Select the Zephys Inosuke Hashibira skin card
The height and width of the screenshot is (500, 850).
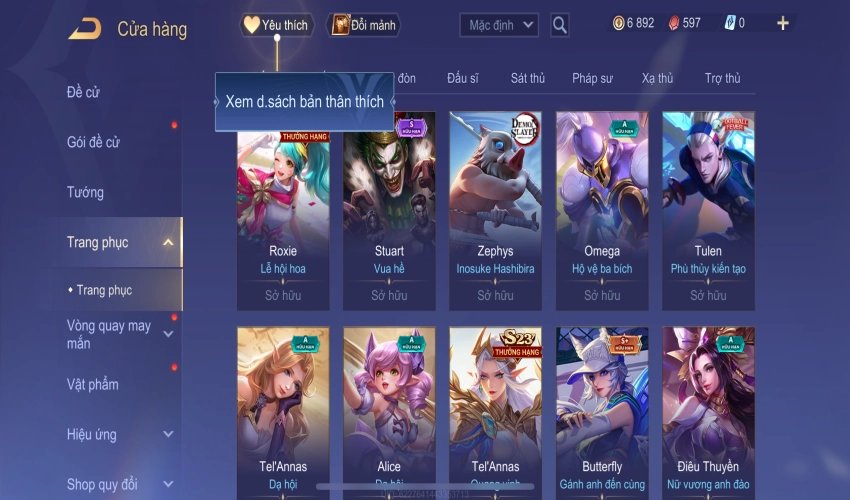[495, 210]
